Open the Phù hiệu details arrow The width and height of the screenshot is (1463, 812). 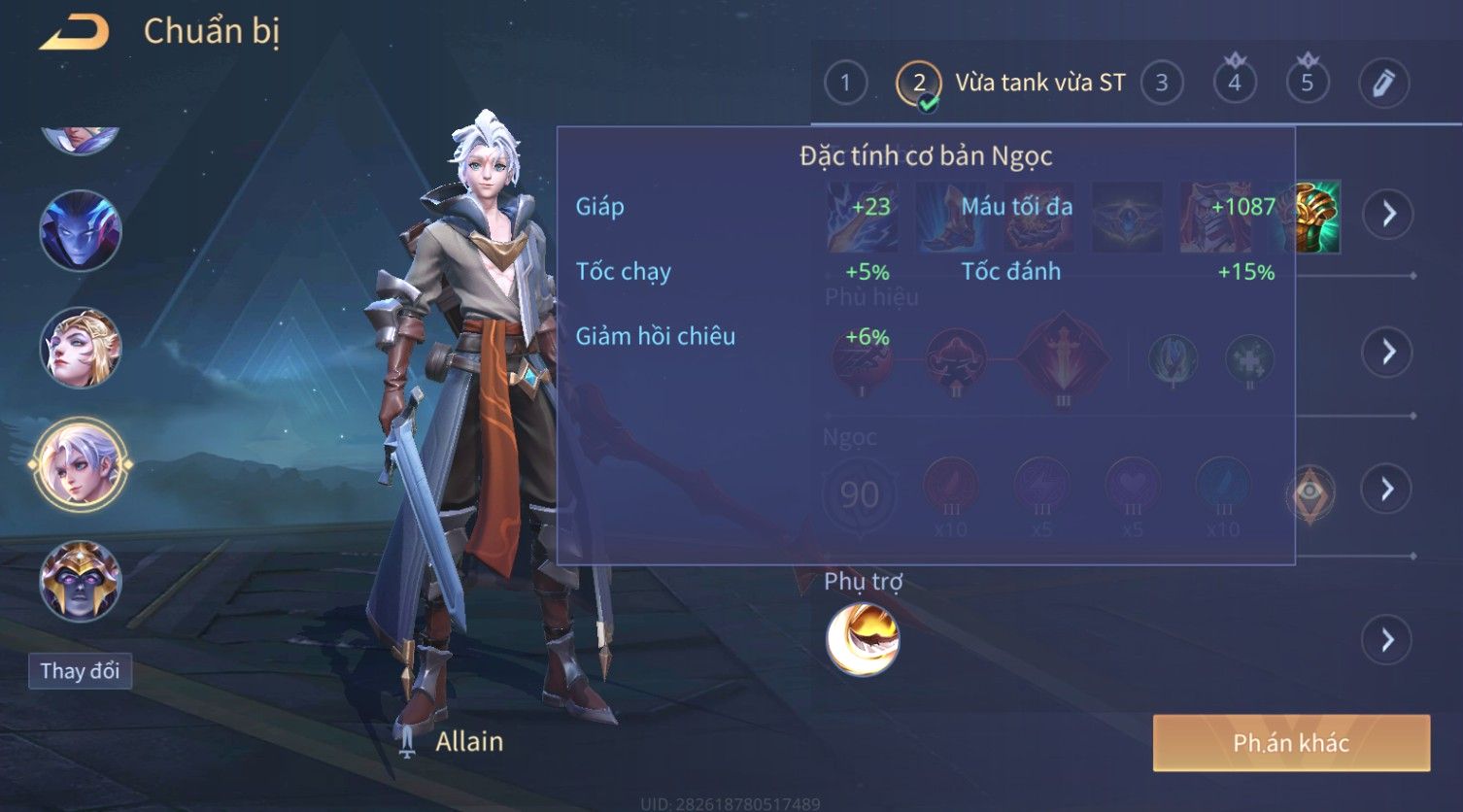tap(1388, 352)
